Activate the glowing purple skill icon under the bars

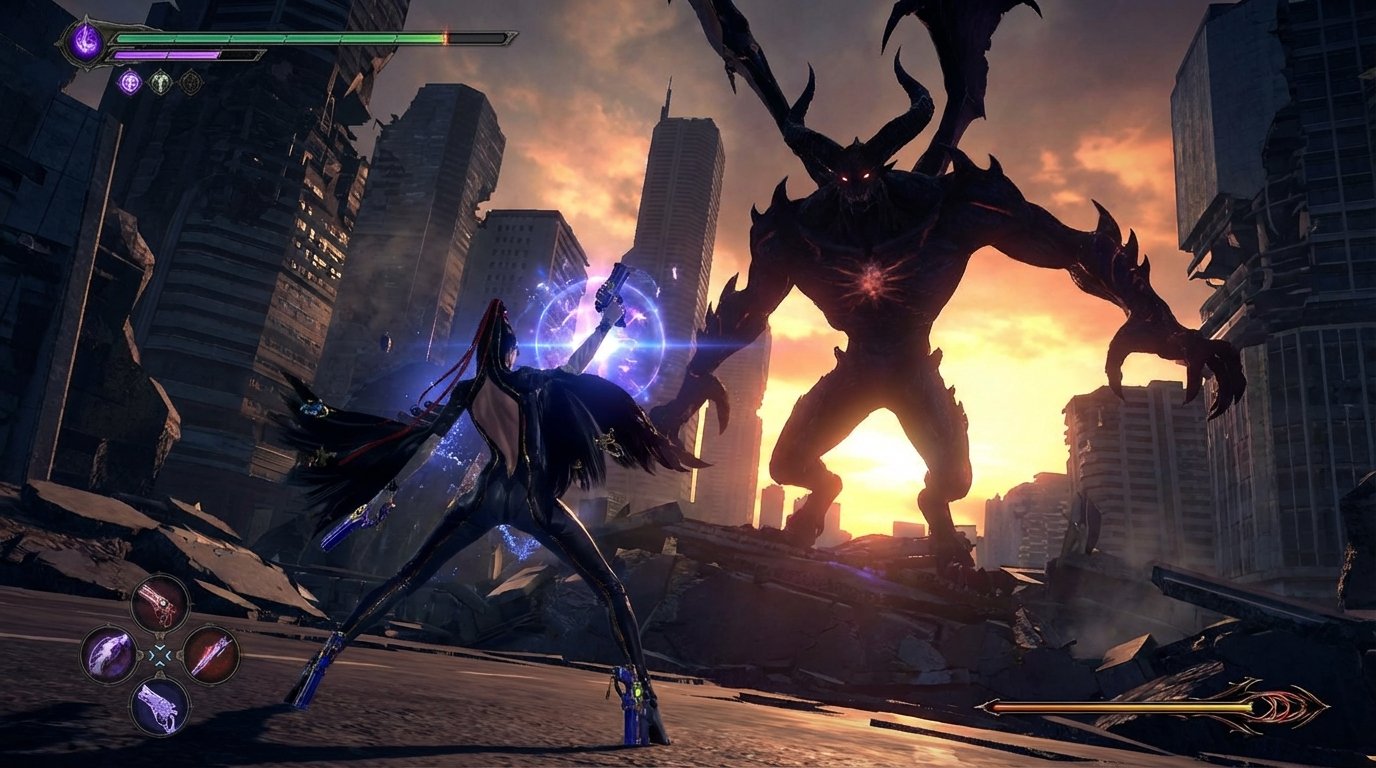(x=130, y=82)
